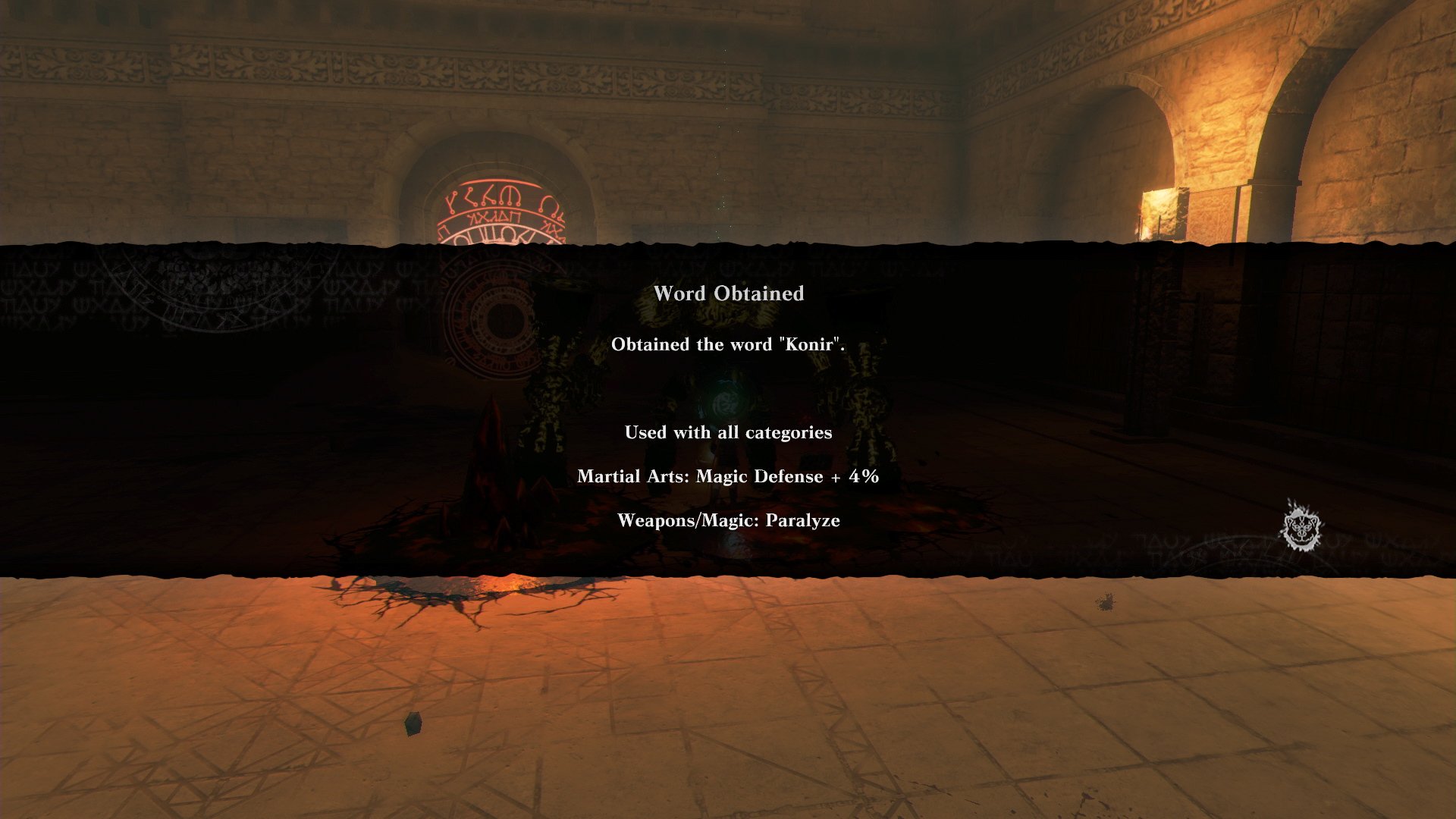Enable the Used with all categories option
This screenshot has width=1456, height=819.
(x=727, y=432)
